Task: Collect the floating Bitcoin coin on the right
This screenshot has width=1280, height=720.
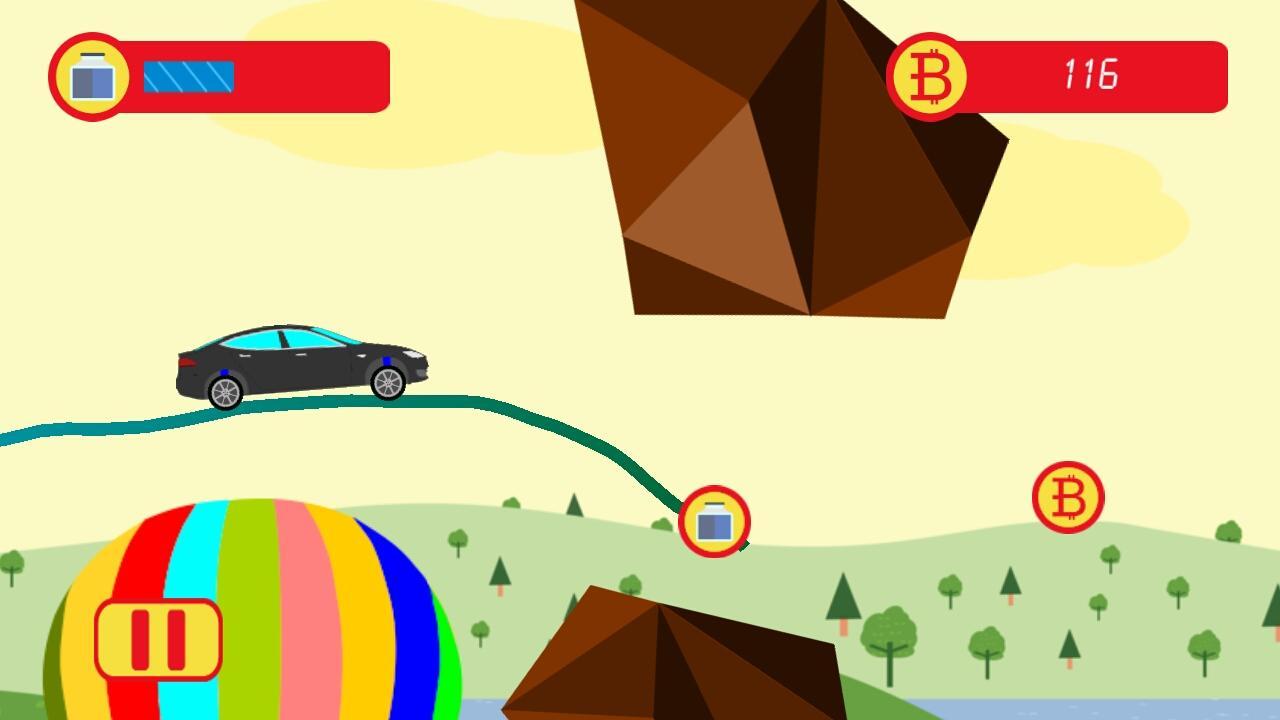Action: [1067, 495]
